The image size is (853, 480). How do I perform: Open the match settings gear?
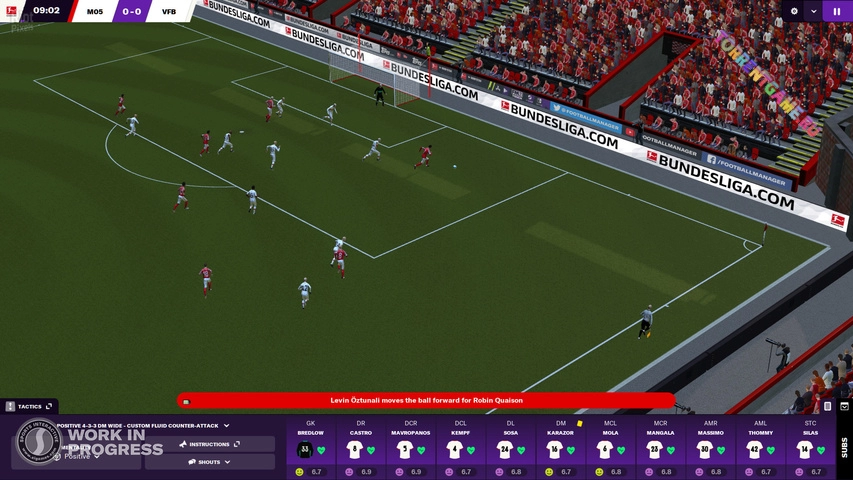coord(794,11)
